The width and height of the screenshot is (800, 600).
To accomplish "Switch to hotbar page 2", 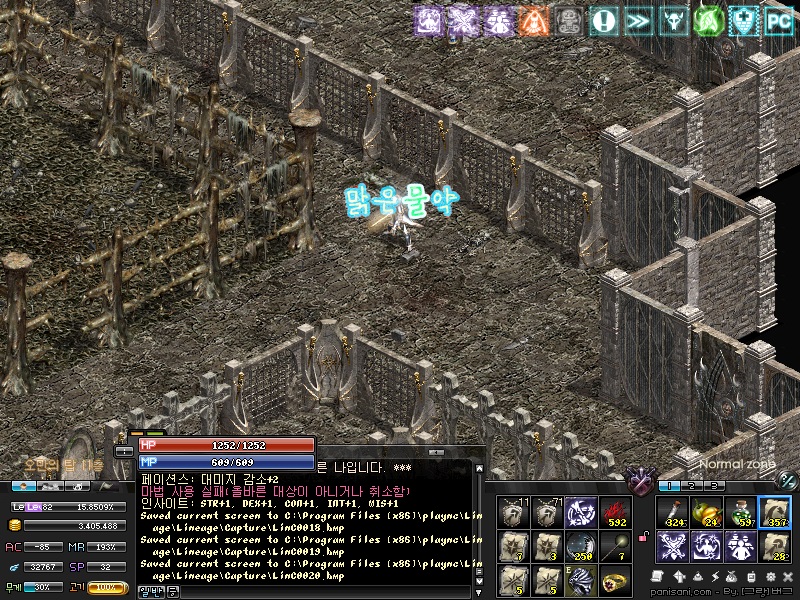I will [x=691, y=485].
